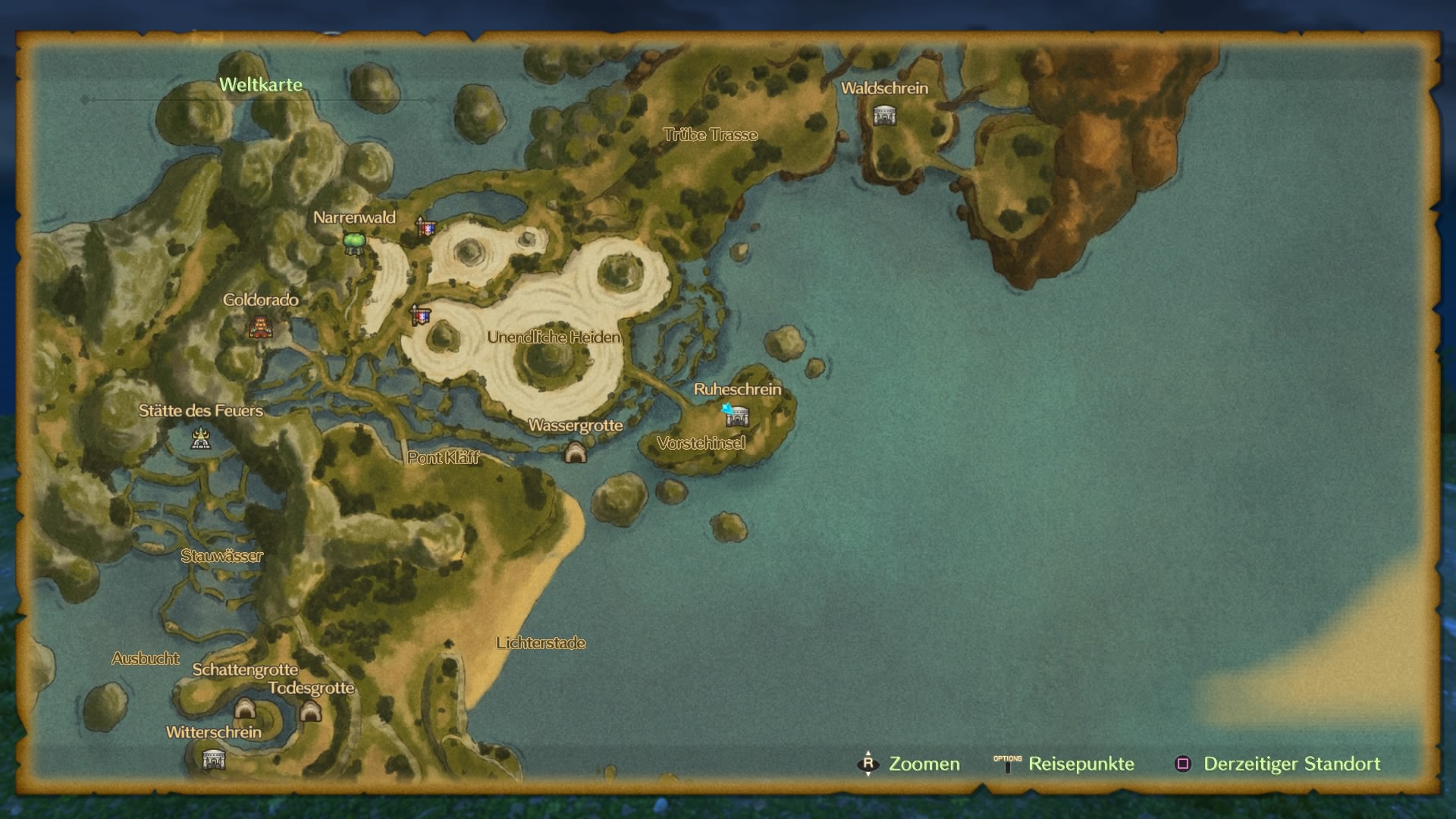Choose the Ruheschrein shrine marker
Viewport: 1456px width, 819px height.
click(737, 416)
